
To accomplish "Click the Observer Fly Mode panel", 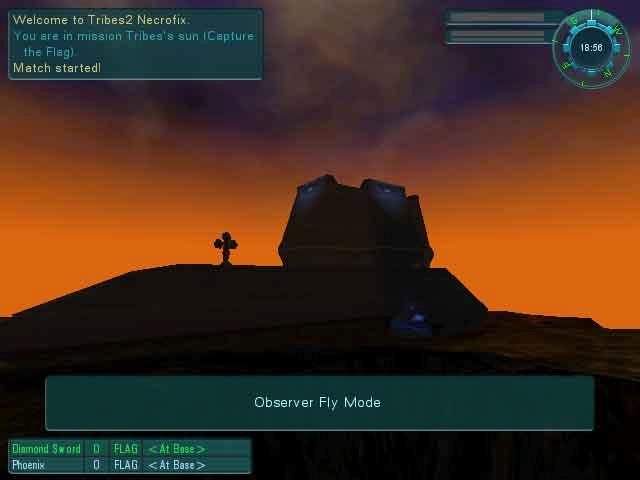I will 319,402.
